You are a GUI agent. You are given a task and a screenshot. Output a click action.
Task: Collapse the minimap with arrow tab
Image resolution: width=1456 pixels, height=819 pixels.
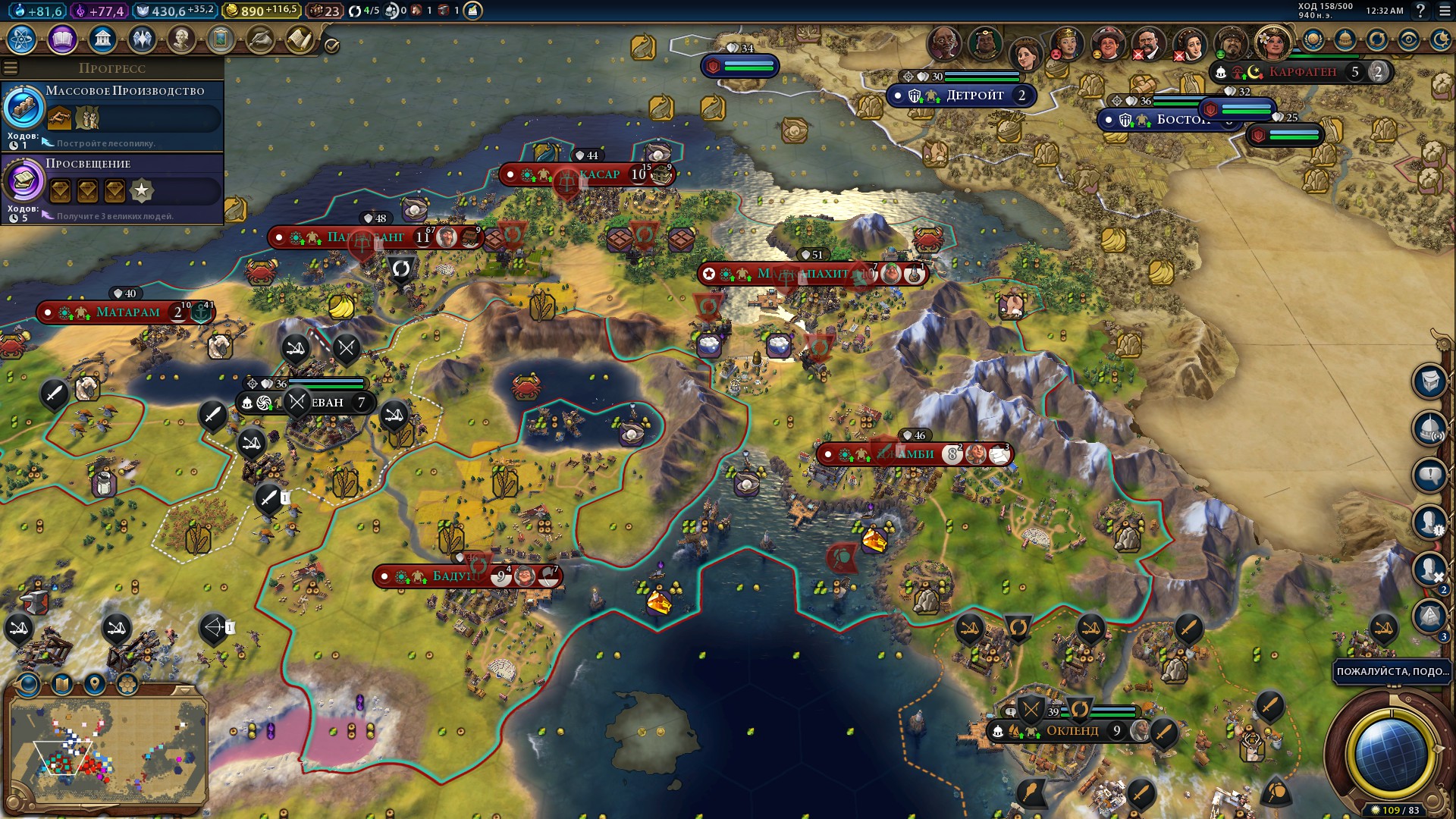[184, 690]
